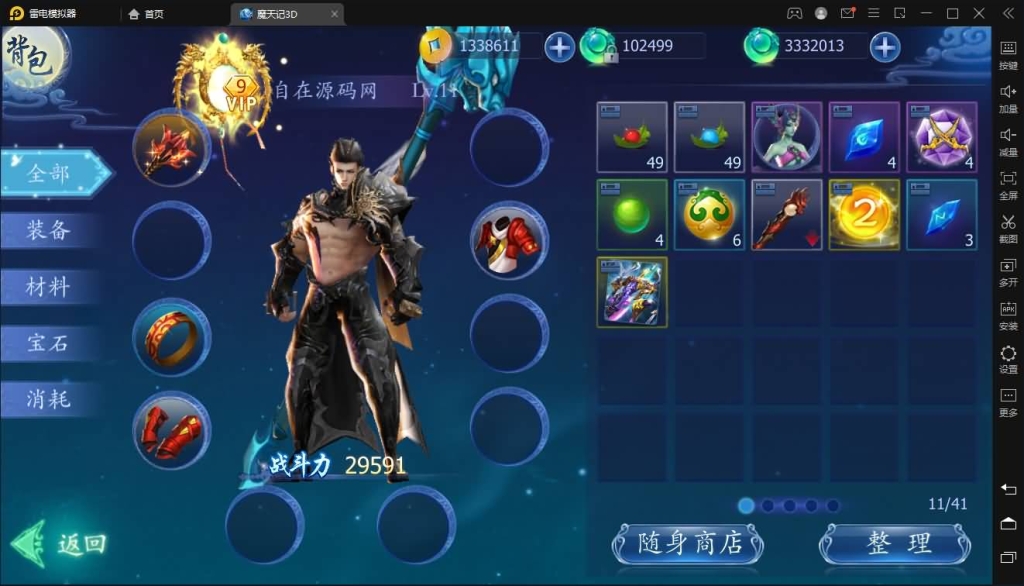Add green gems with the plus button
Image resolution: width=1024 pixels, height=586 pixels.
pos(884,46)
